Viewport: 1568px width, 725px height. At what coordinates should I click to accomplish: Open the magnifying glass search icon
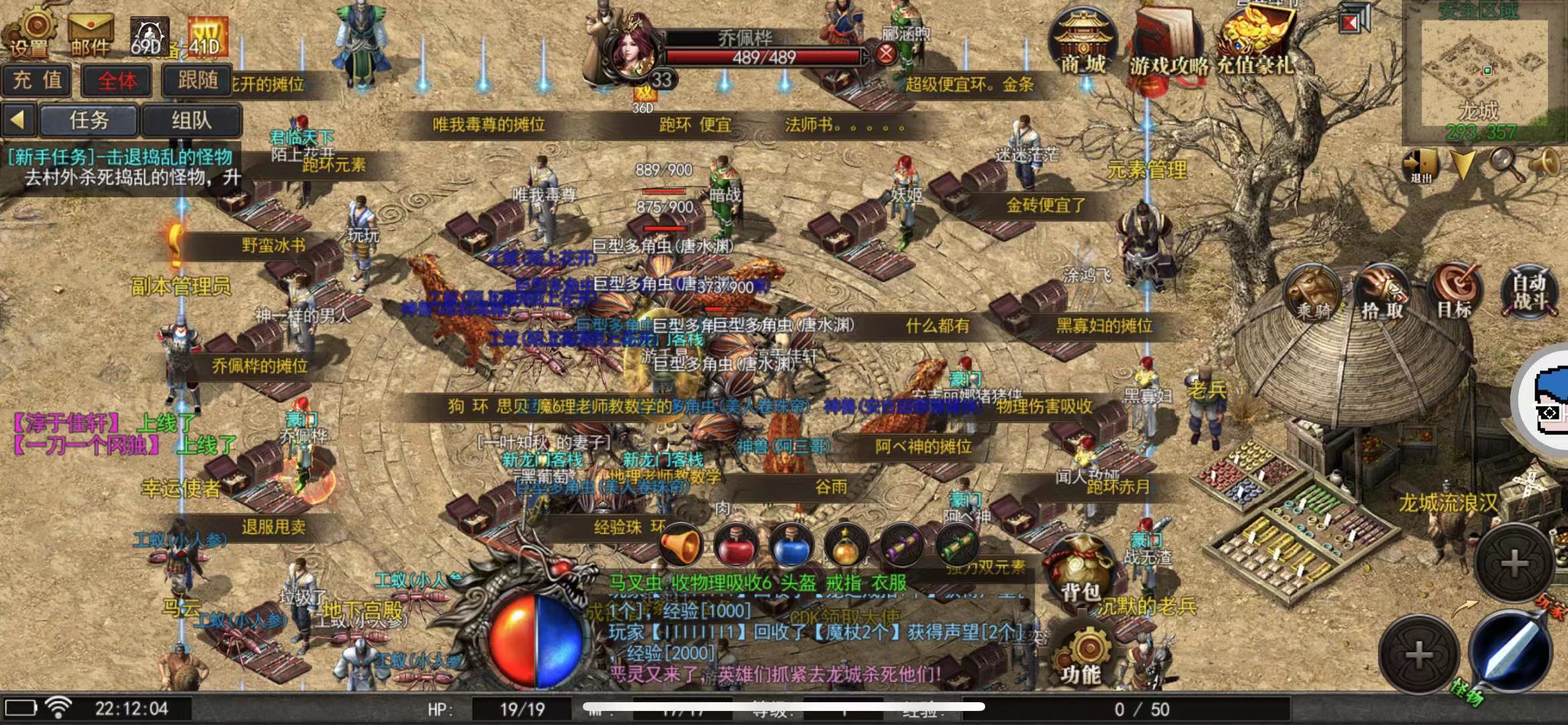pos(1506,163)
